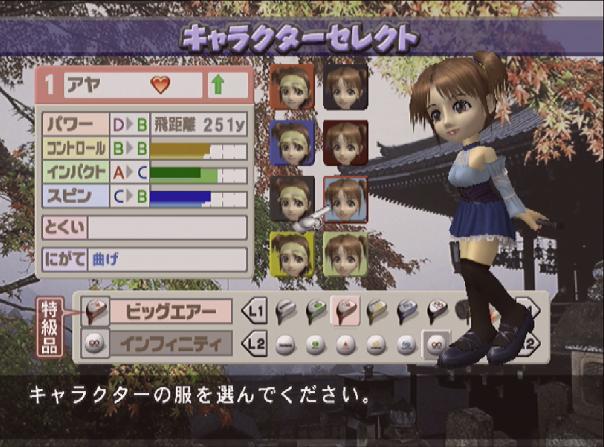Select the plain white golf ball icon
This screenshot has height=447, width=604.
tap(283, 344)
